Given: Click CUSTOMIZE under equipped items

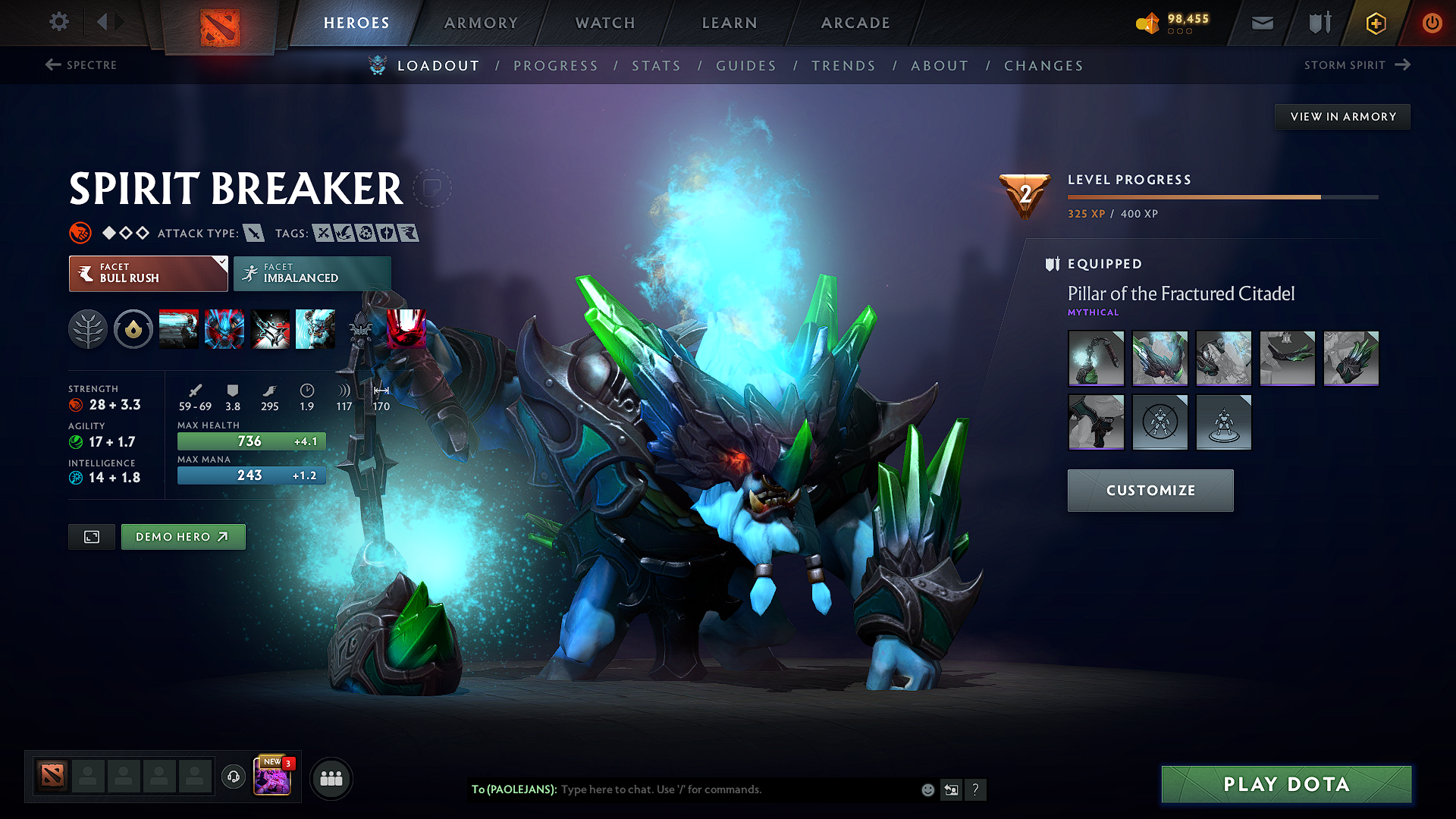Looking at the screenshot, I should (x=1150, y=490).
